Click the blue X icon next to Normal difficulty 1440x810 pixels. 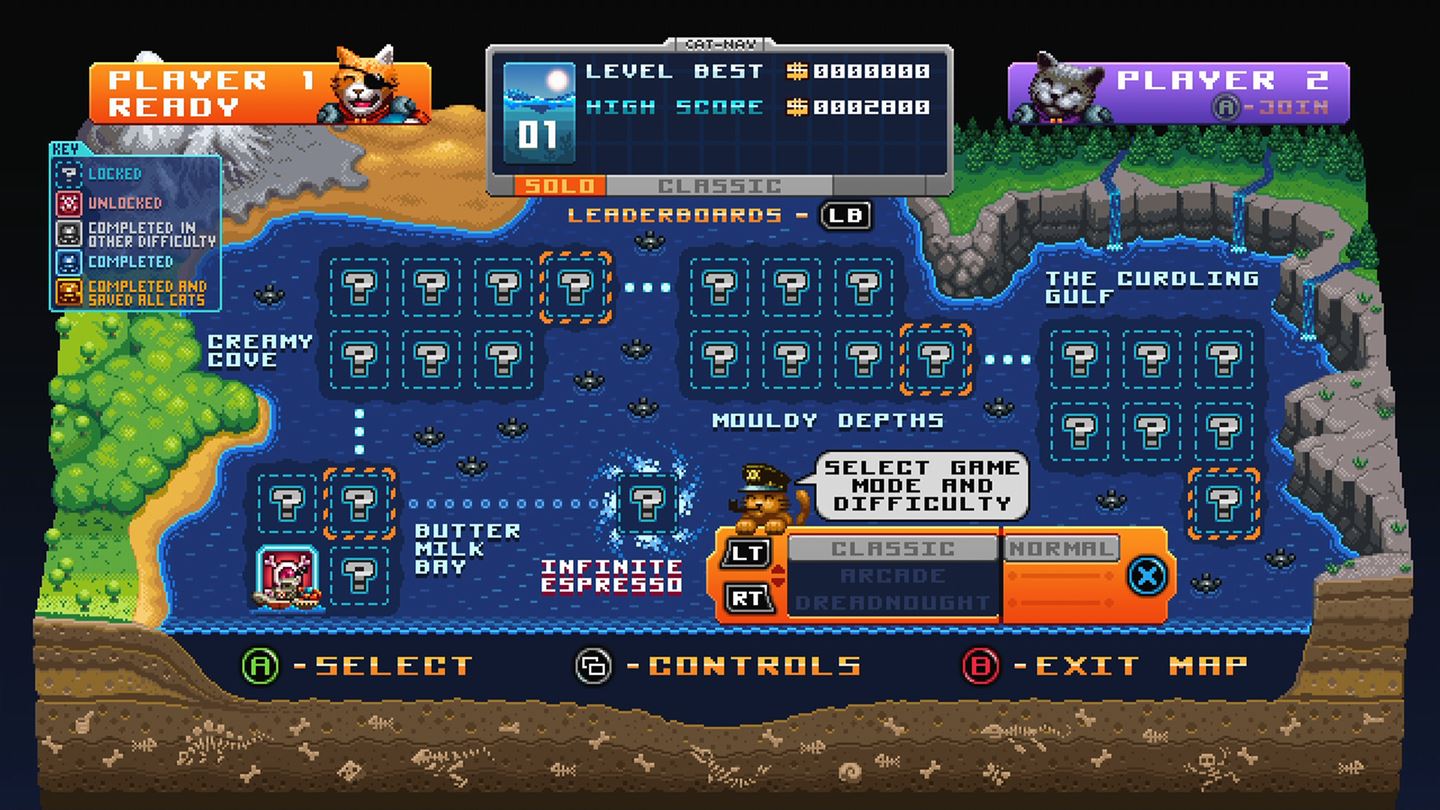click(x=1146, y=577)
